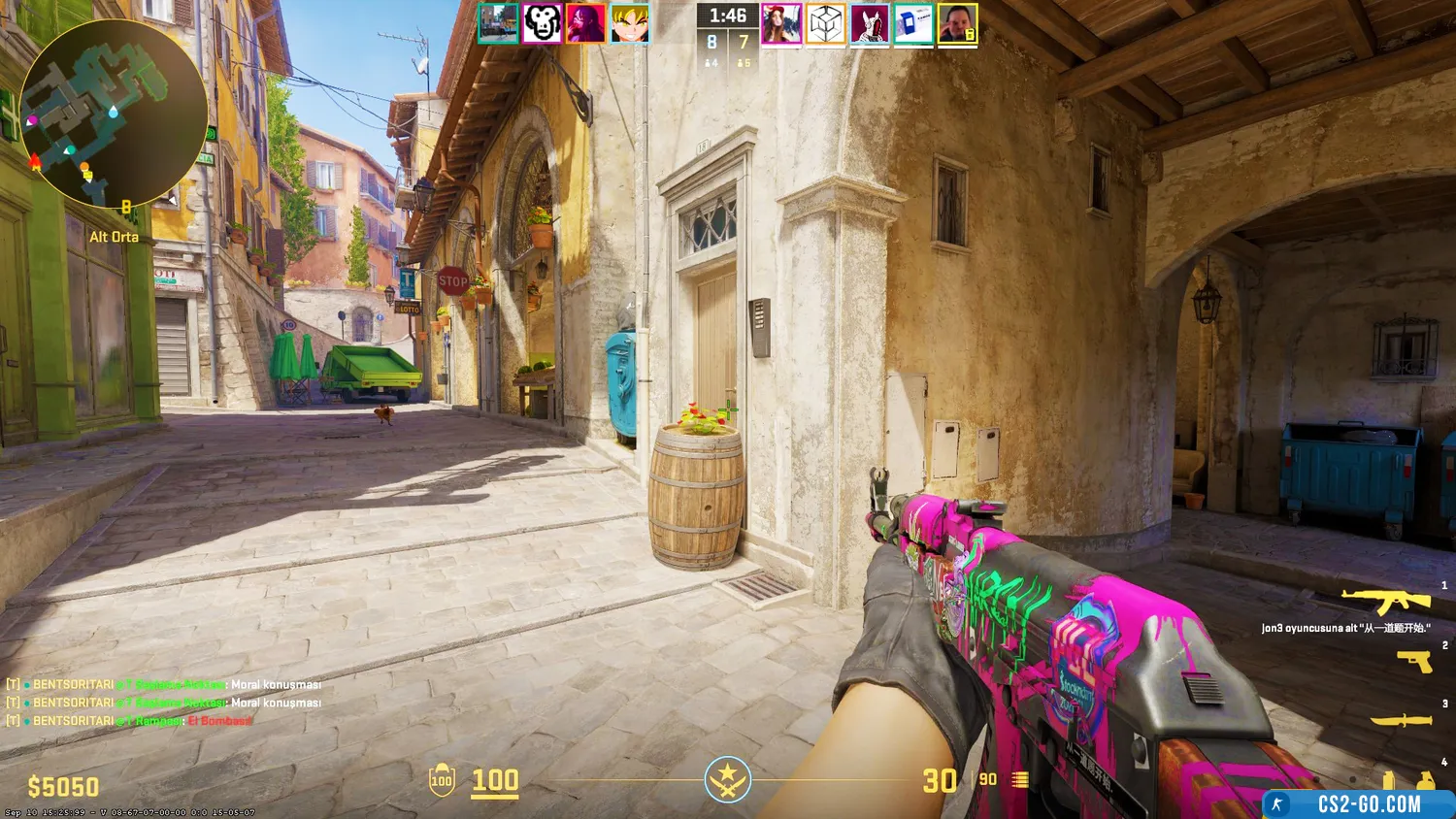Select the white ape-face player avatar
The width and height of the screenshot is (1456, 819).
click(x=542, y=23)
